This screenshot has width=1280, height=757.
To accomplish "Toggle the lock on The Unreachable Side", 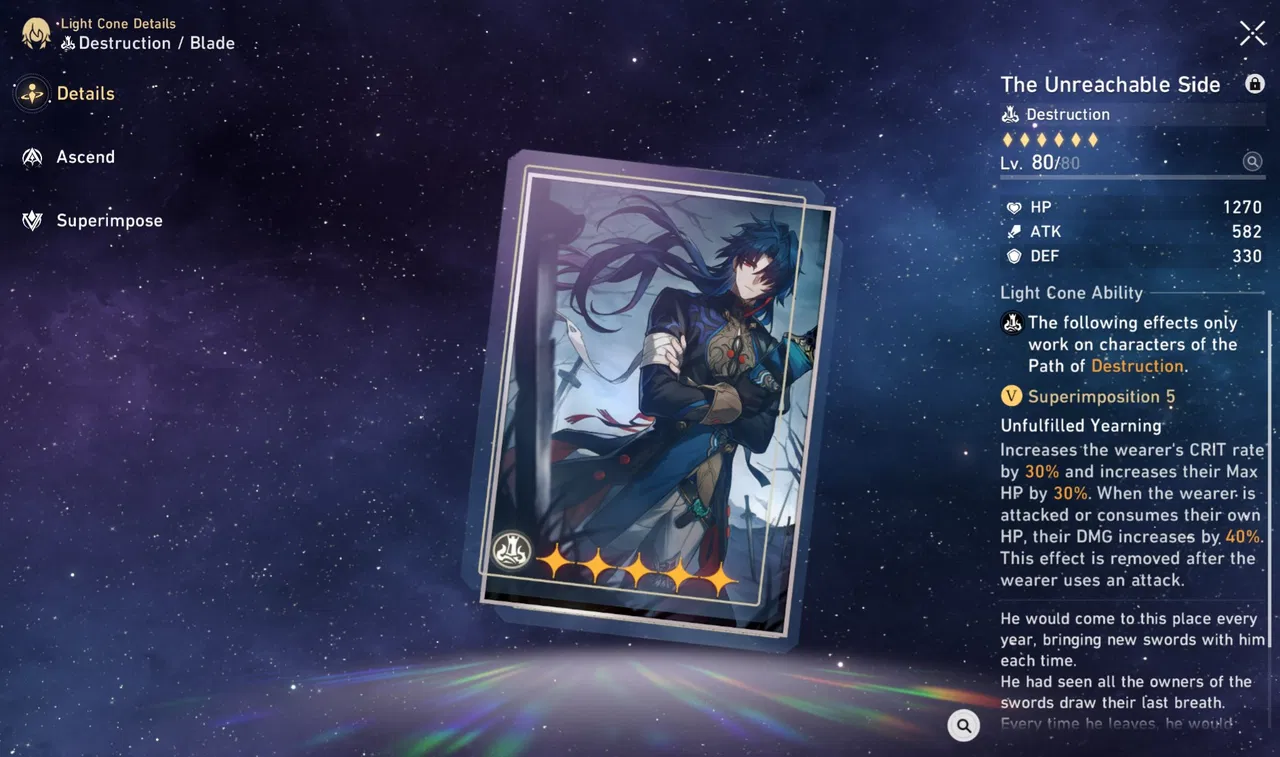I will coord(1255,84).
